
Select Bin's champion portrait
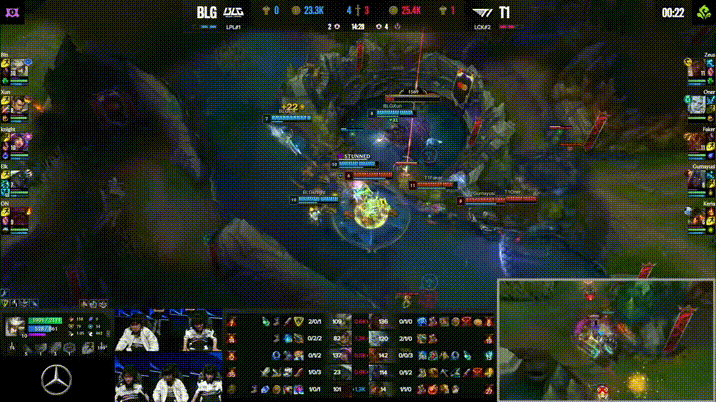(19, 69)
